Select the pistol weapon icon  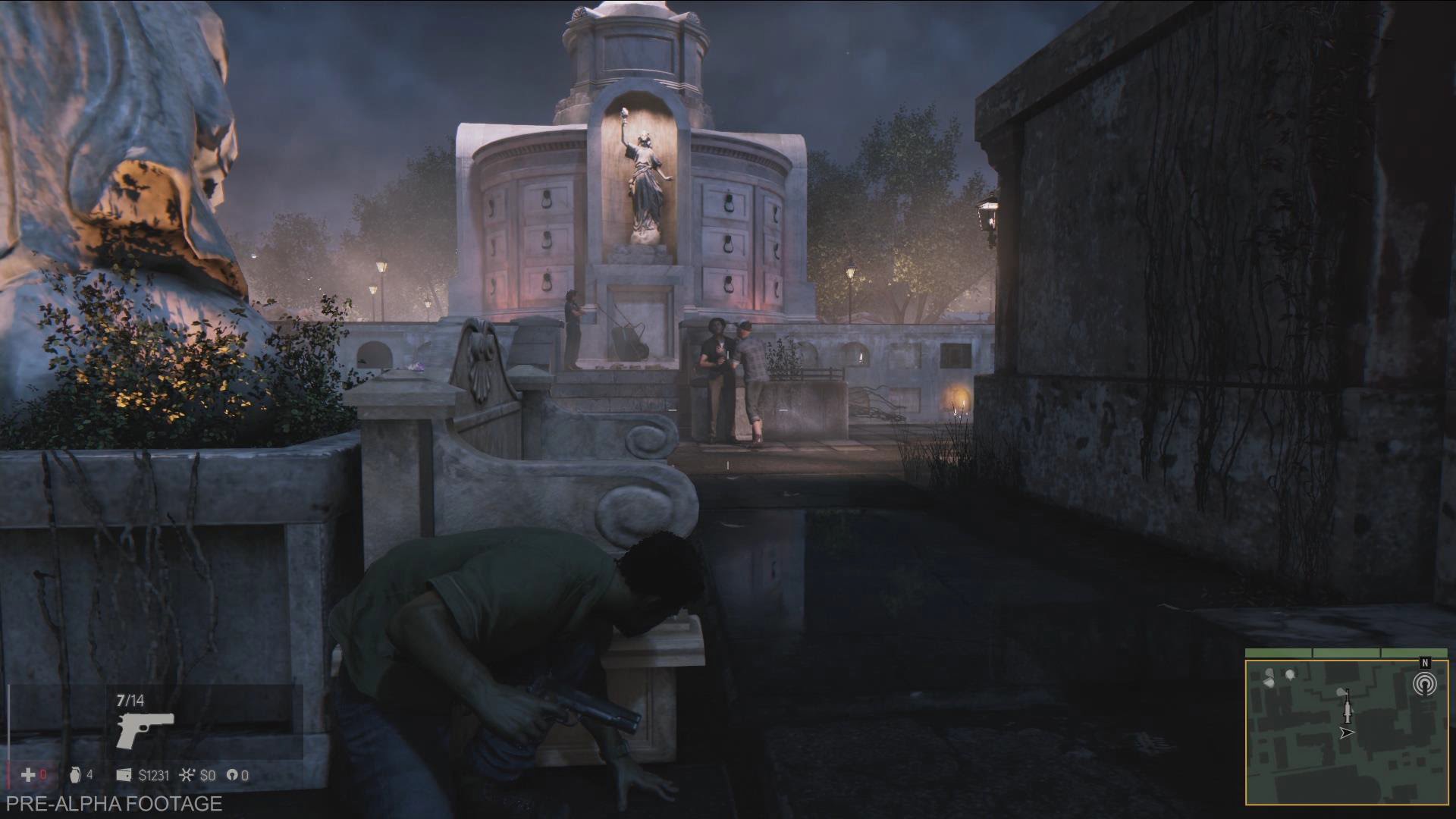tap(146, 728)
